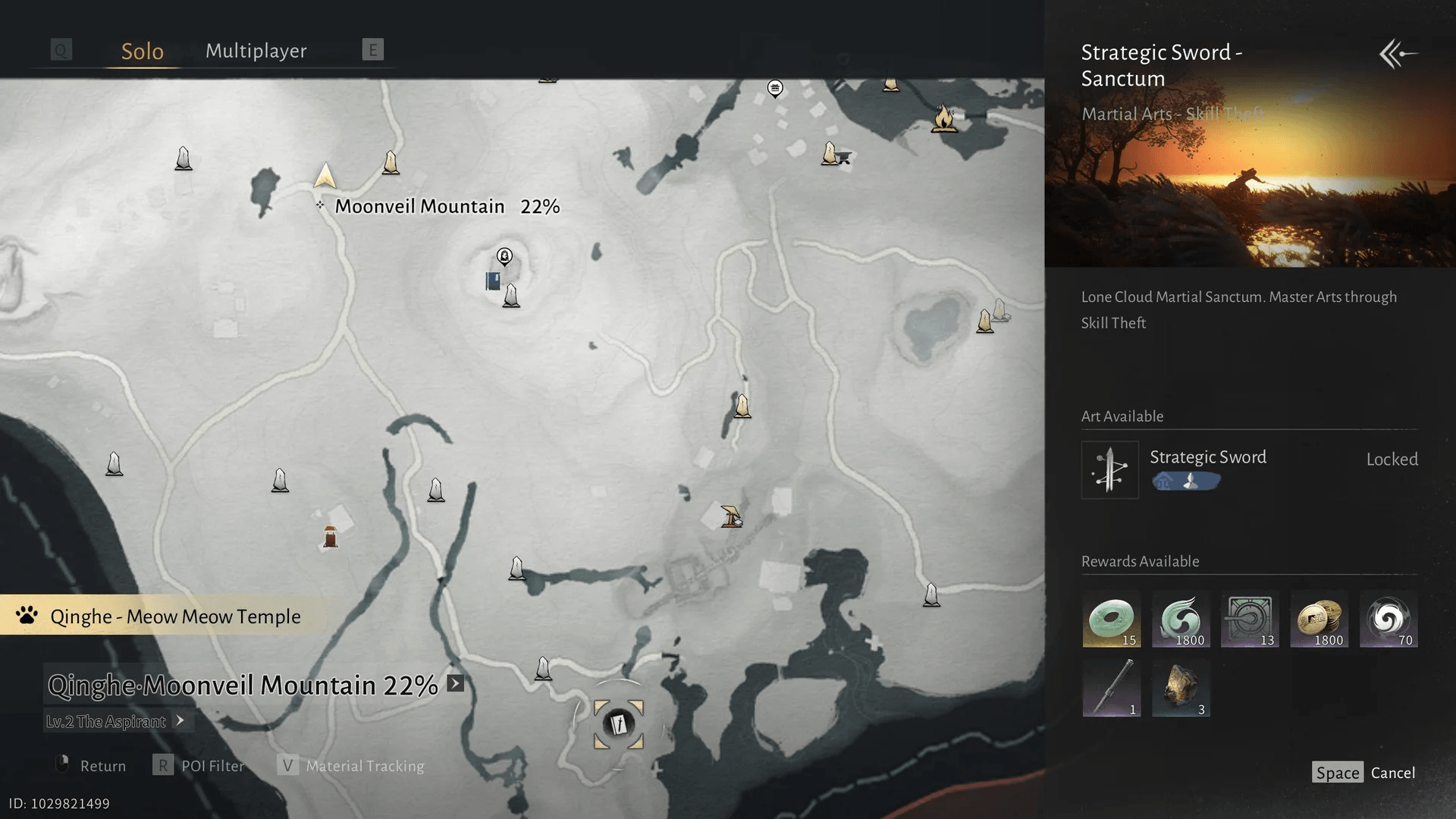Select the Solo tab

click(142, 50)
